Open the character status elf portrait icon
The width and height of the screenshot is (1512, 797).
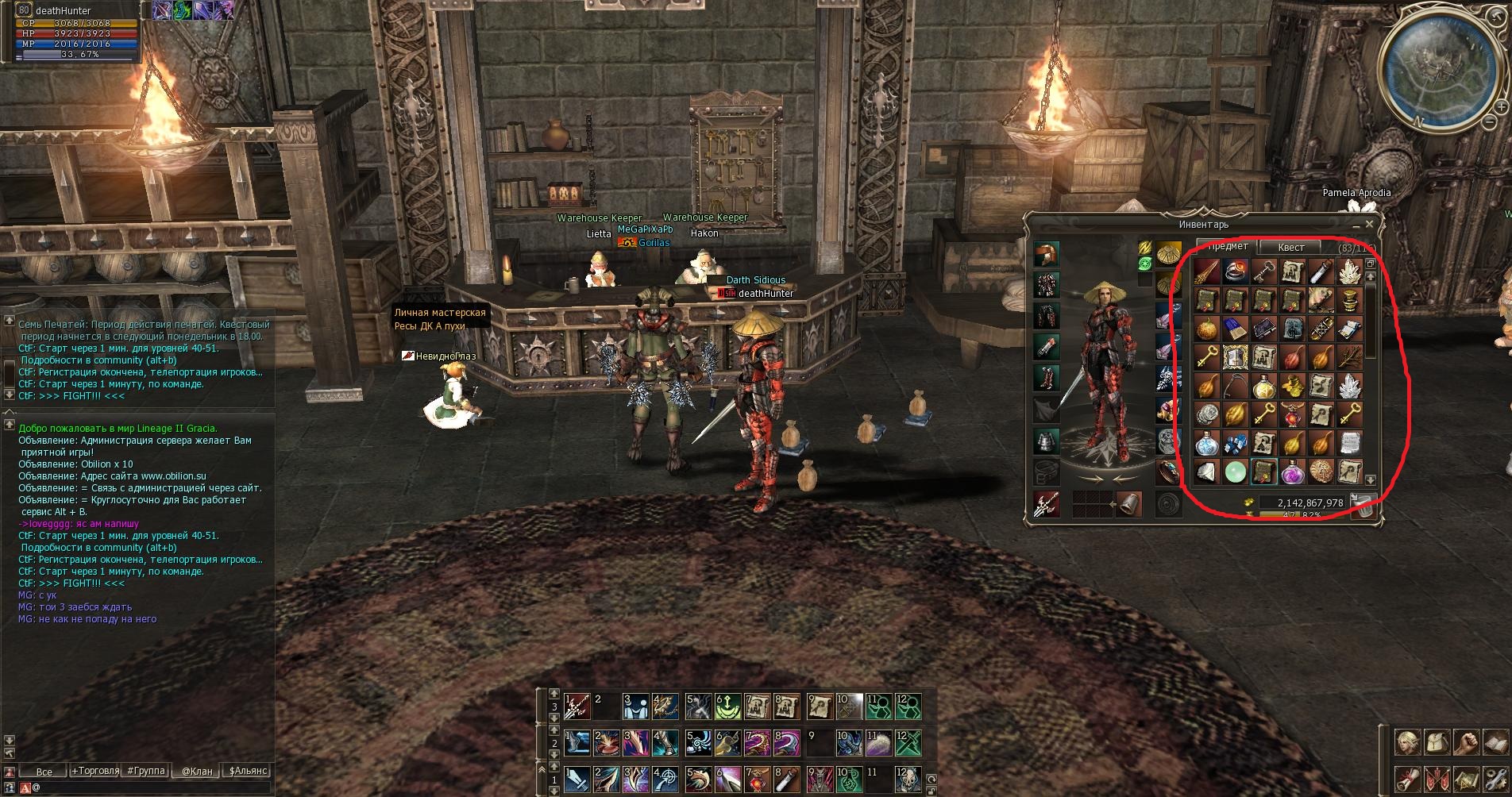(1407, 743)
